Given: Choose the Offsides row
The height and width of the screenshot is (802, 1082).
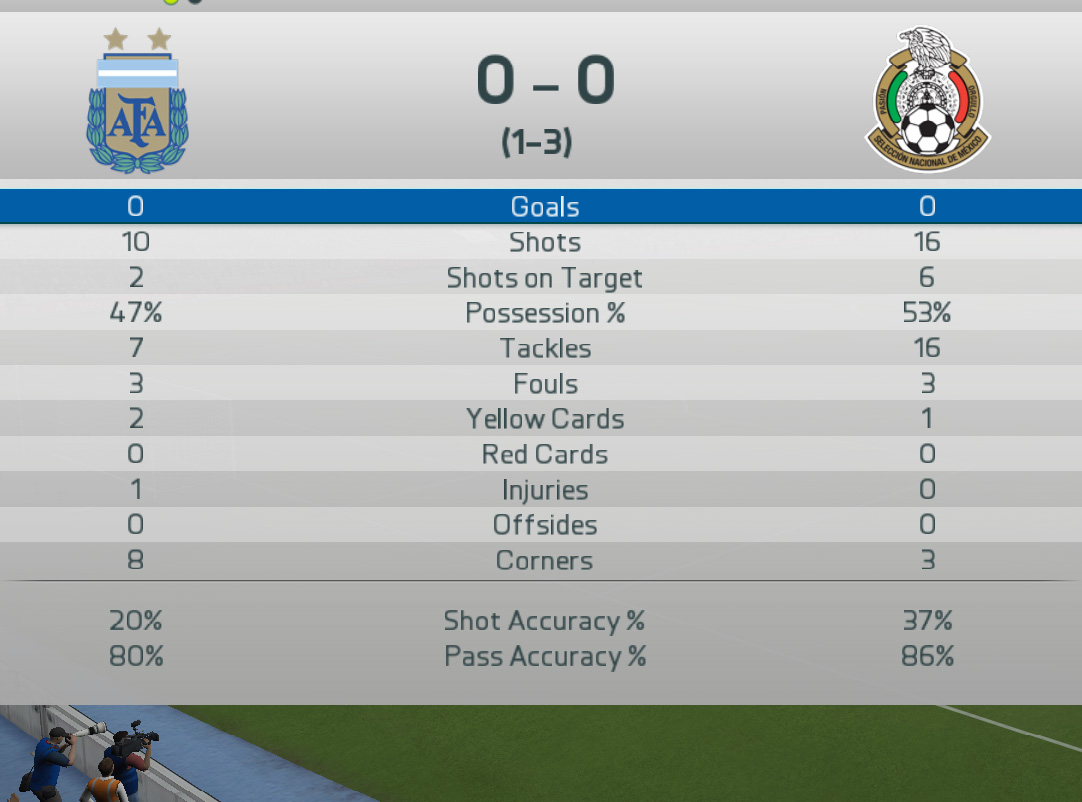Looking at the screenshot, I should pos(544,525).
